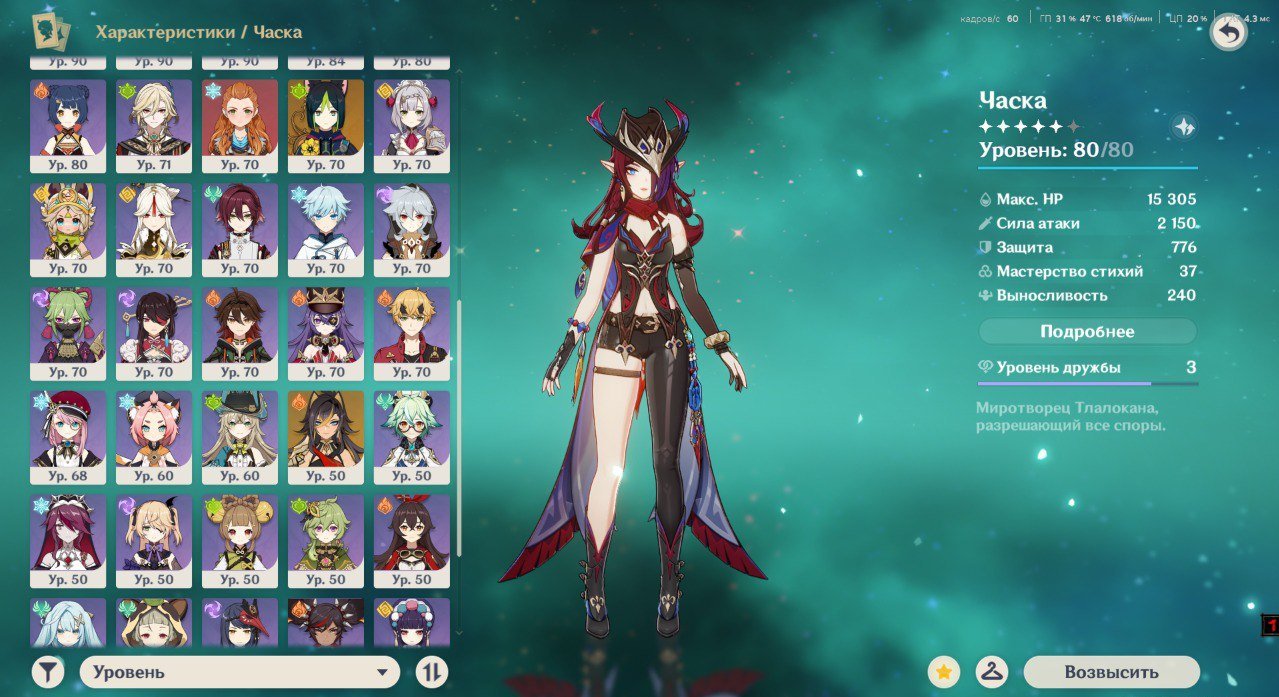Open the outfit hanger button
Image resolution: width=1279 pixels, height=697 pixels.
coord(991,672)
